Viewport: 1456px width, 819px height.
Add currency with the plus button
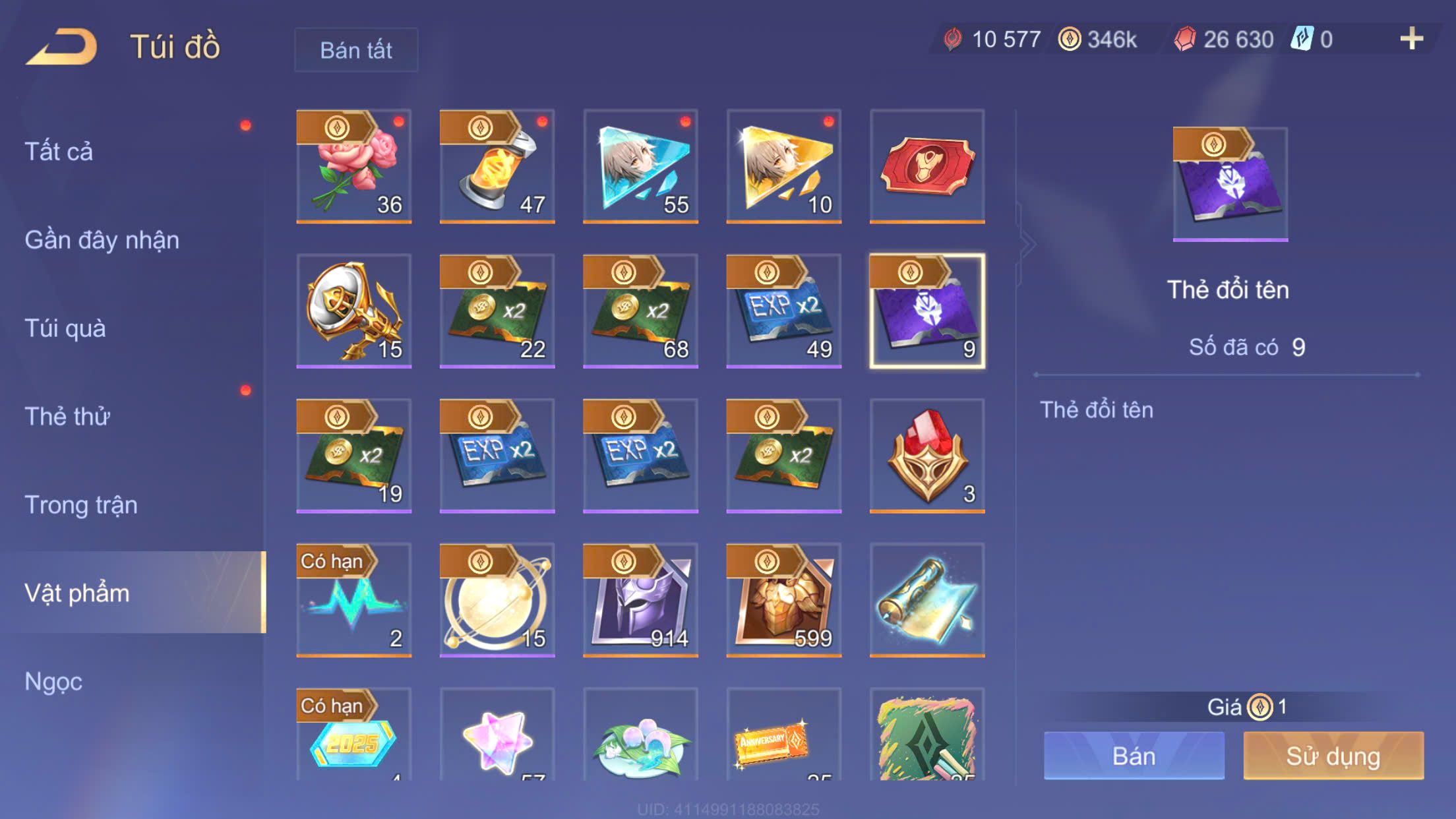click(x=1411, y=40)
